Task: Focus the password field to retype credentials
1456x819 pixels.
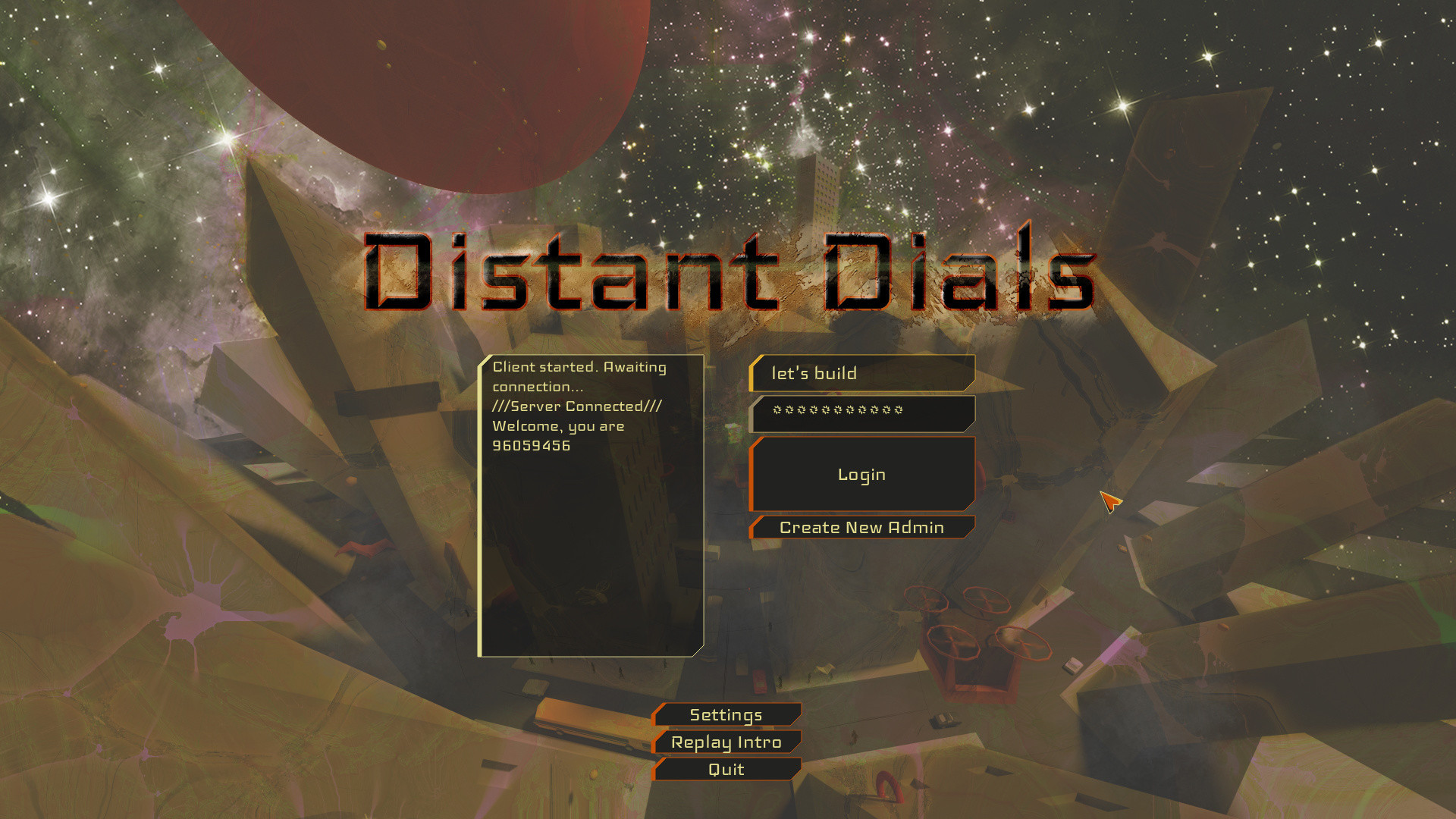Action: click(x=861, y=413)
